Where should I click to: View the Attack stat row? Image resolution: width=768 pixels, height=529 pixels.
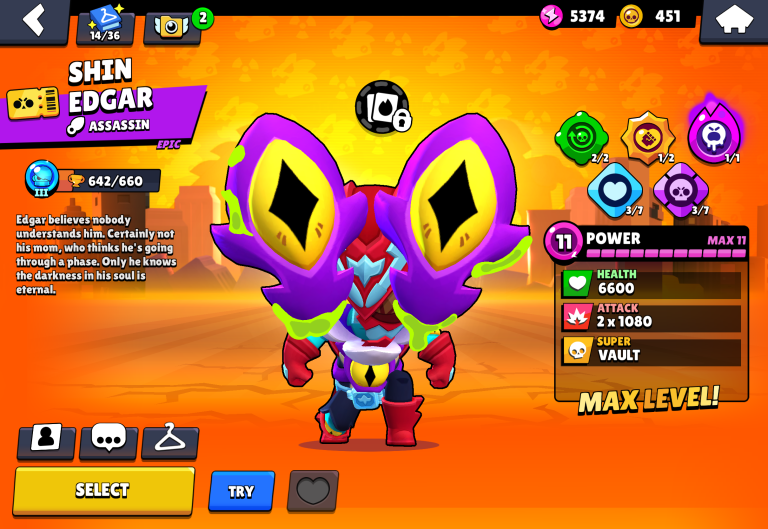click(x=651, y=317)
